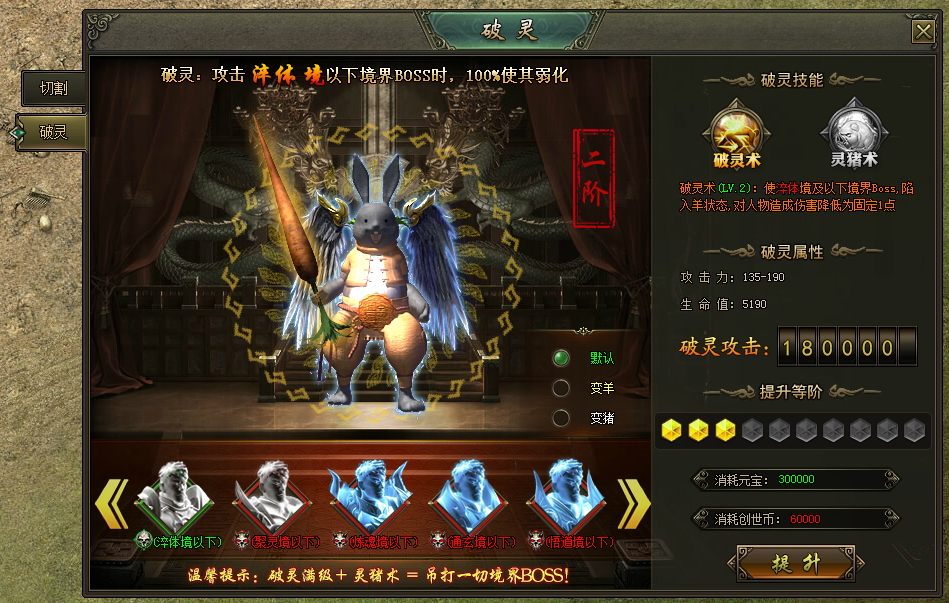The image size is (949, 603).
Task: Select the 破灵 side tab
Action: [x=53, y=131]
